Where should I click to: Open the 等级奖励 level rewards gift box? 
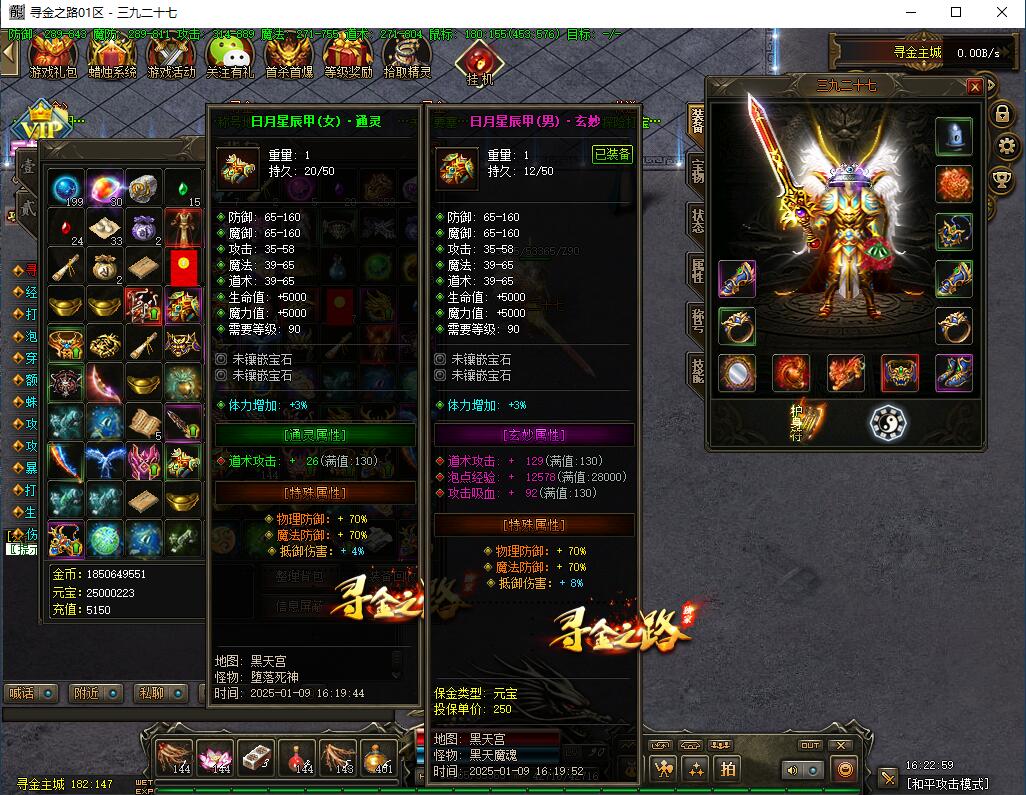coord(347,56)
